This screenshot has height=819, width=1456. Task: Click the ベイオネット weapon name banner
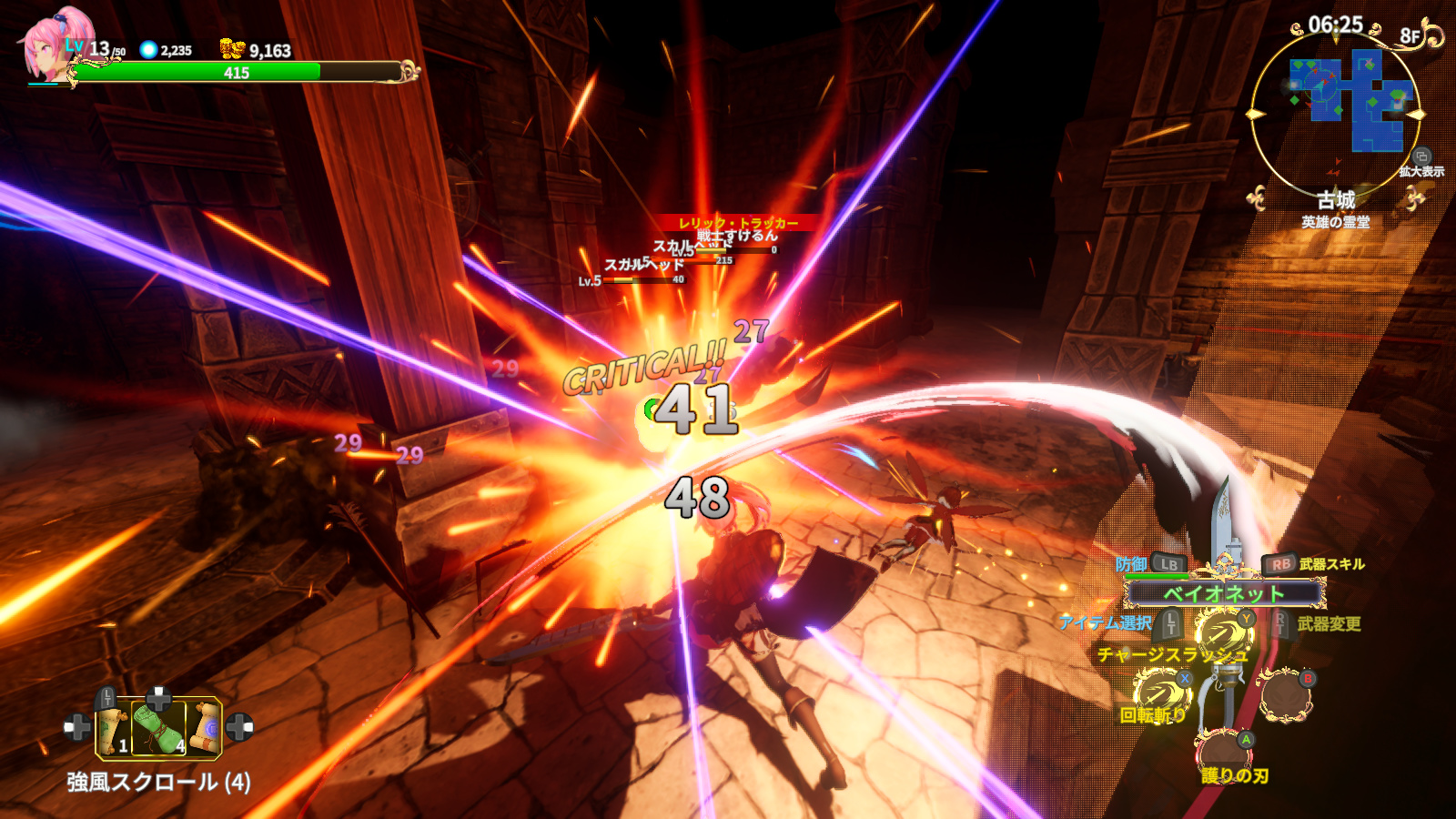[1224, 594]
